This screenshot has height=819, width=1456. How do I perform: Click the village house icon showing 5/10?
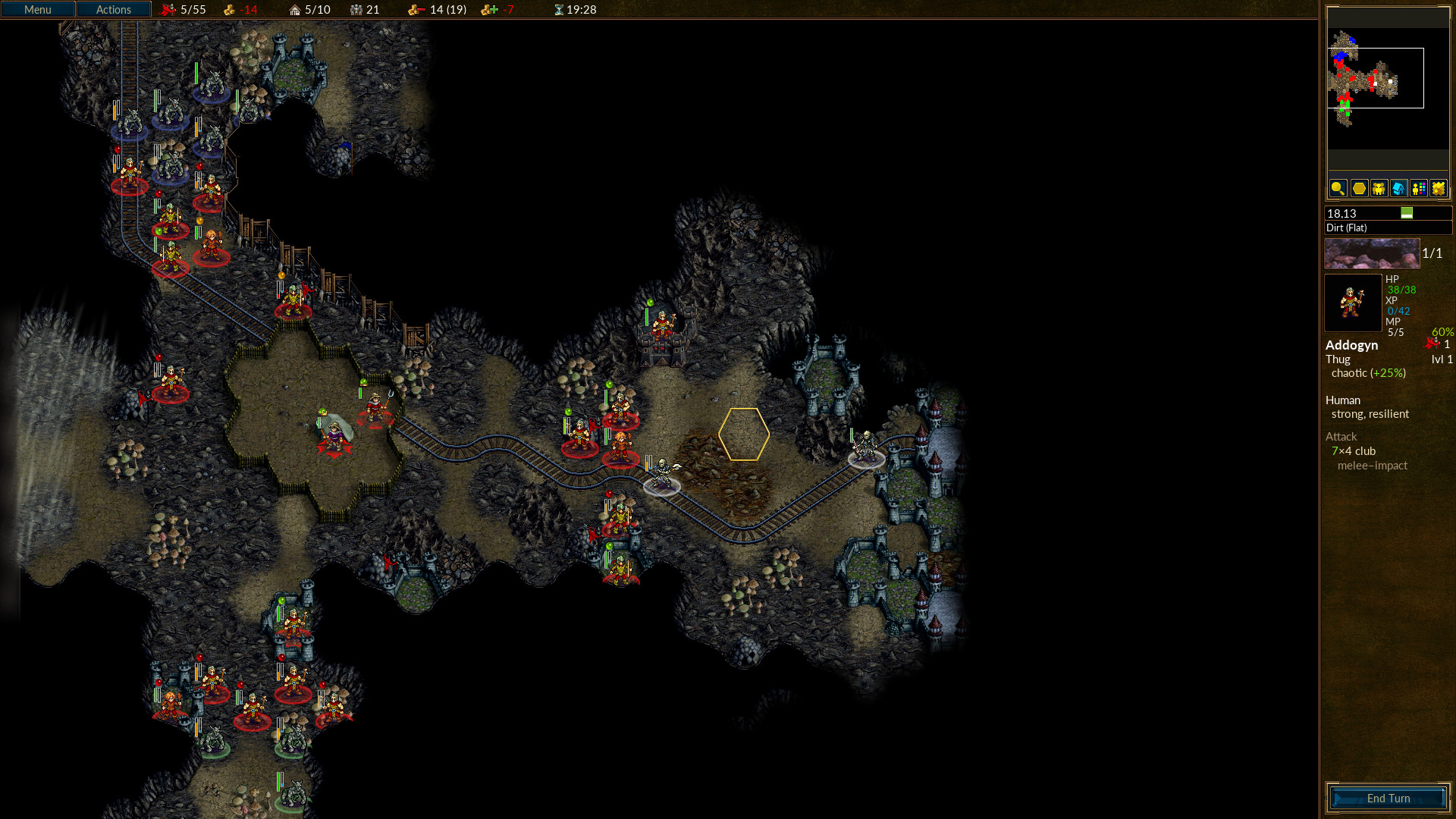pyautogui.click(x=295, y=10)
